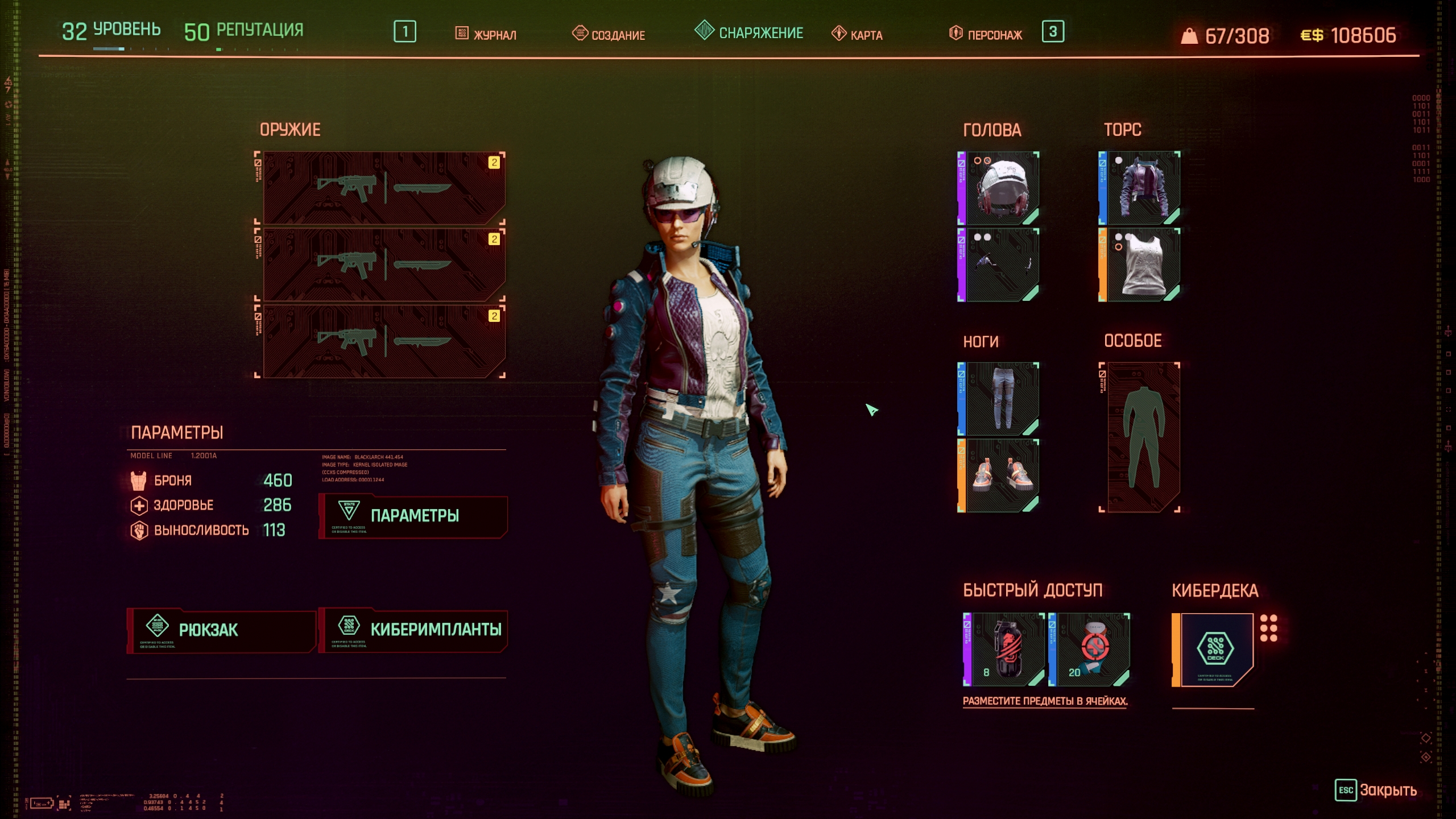The image size is (1456, 819).
Task: Select the Снаряжение tab
Action: click(750, 32)
